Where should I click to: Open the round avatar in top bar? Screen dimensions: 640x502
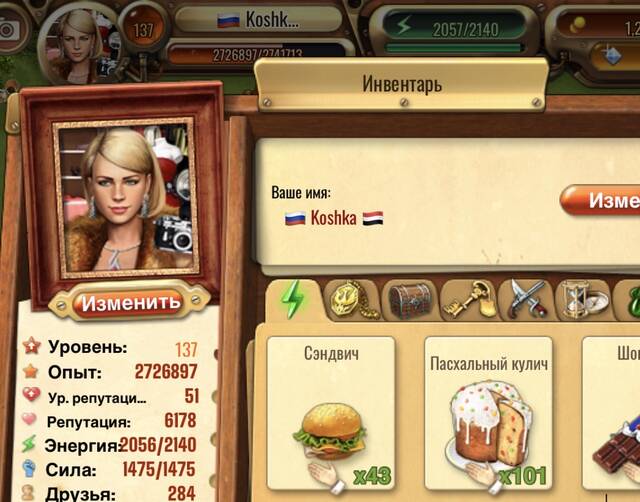tap(80, 38)
